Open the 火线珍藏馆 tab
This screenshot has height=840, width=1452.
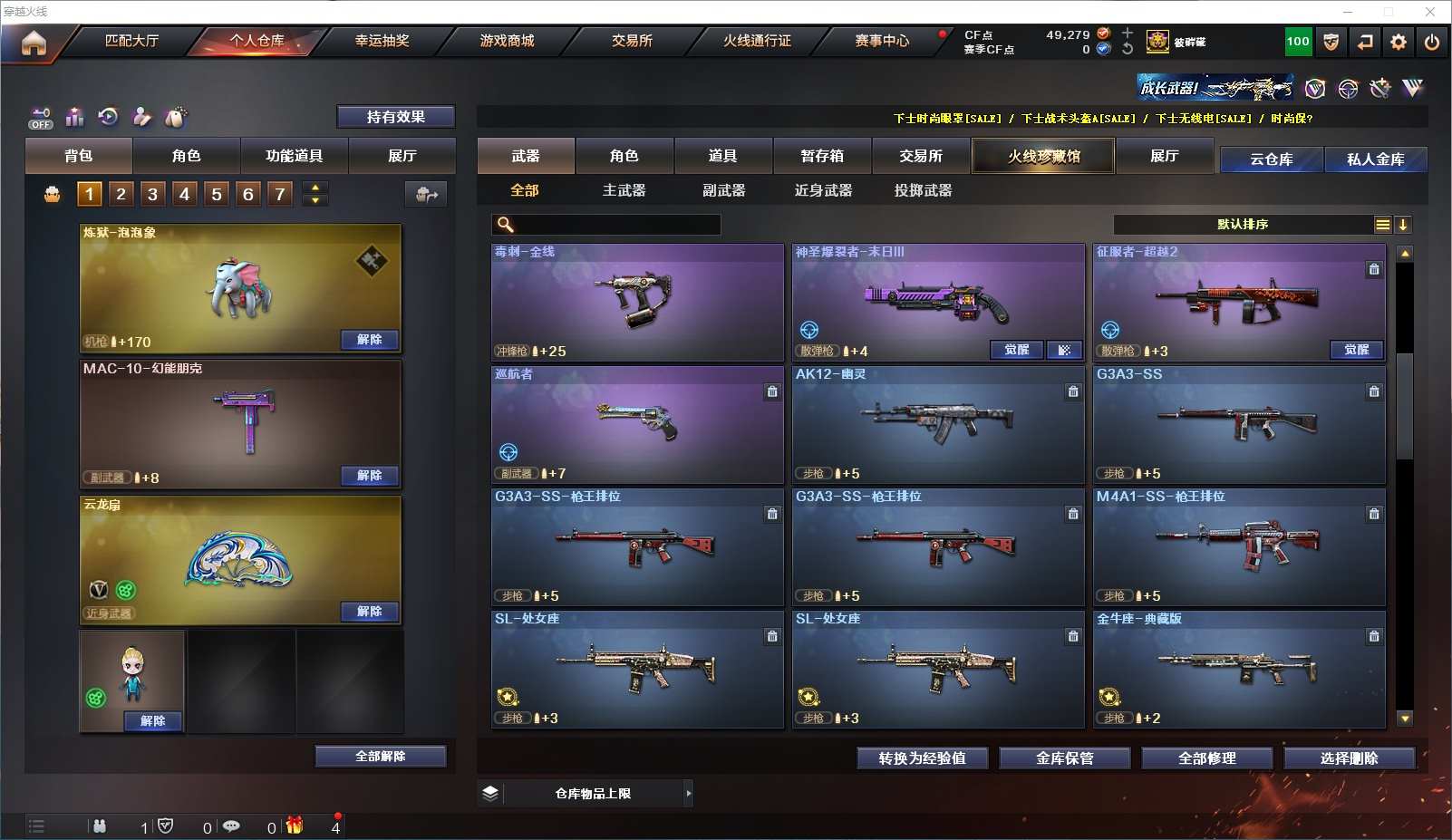(1043, 156)
